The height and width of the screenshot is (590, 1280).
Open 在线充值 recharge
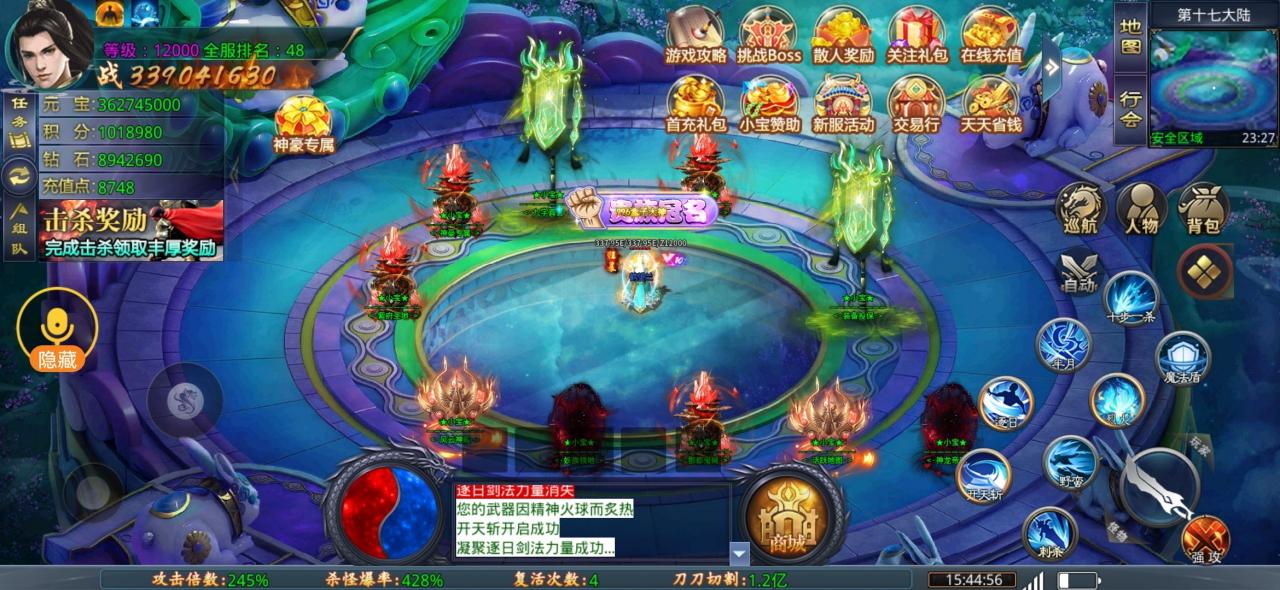click(x=990, y=36)
